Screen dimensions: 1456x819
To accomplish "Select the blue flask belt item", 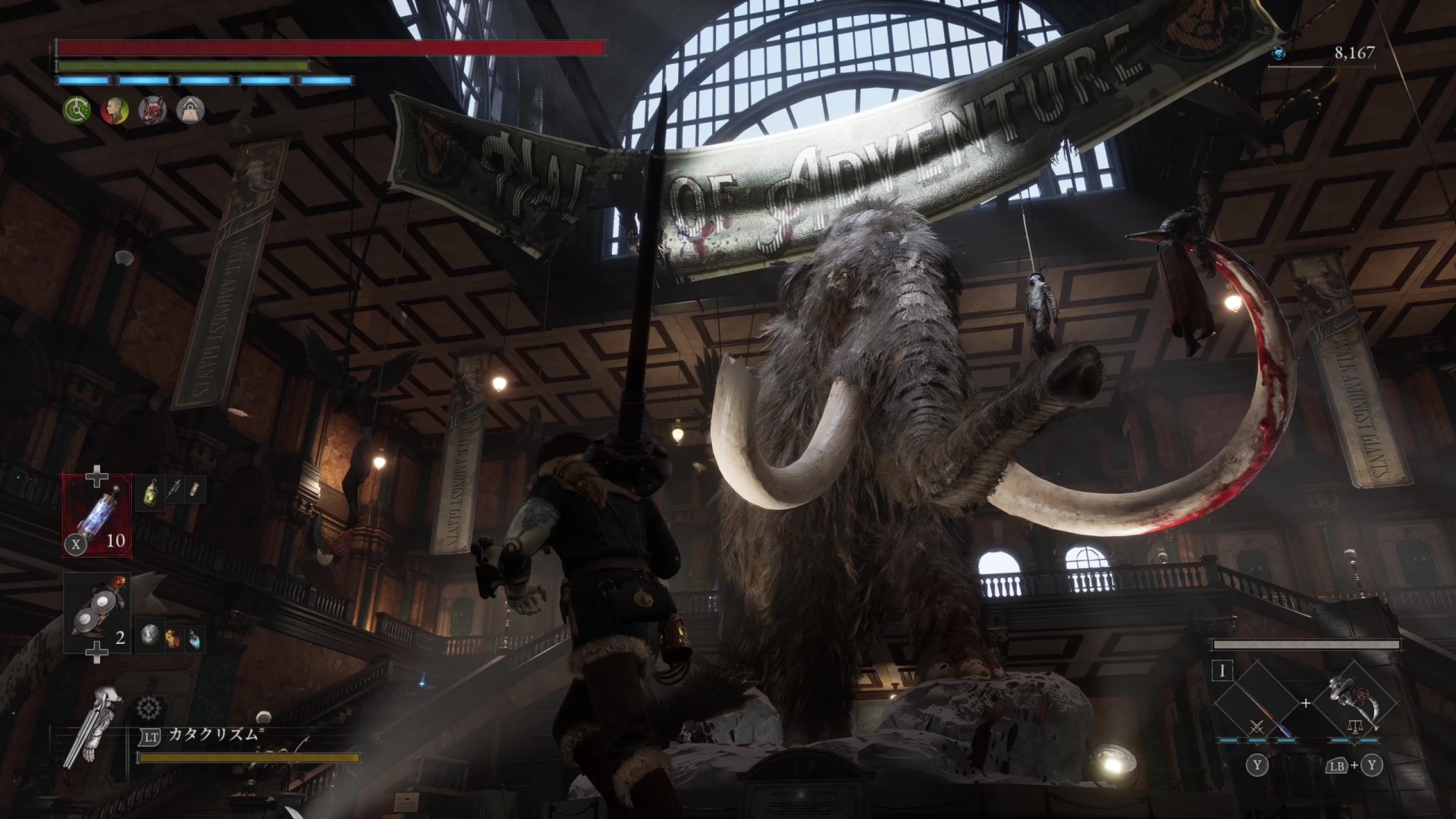I will click(195, 638).
